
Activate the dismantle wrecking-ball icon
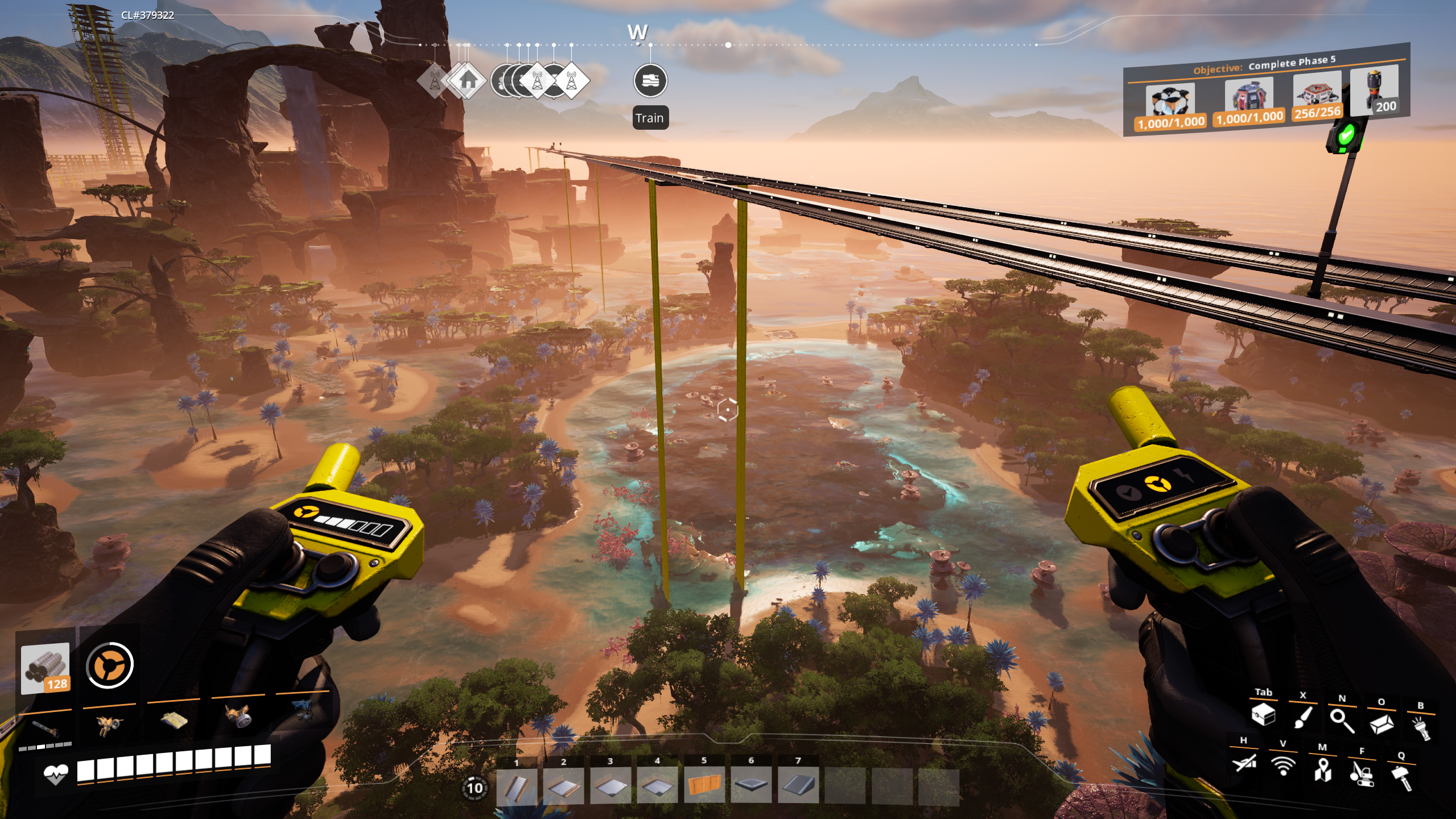click(x=1362, y=773)
